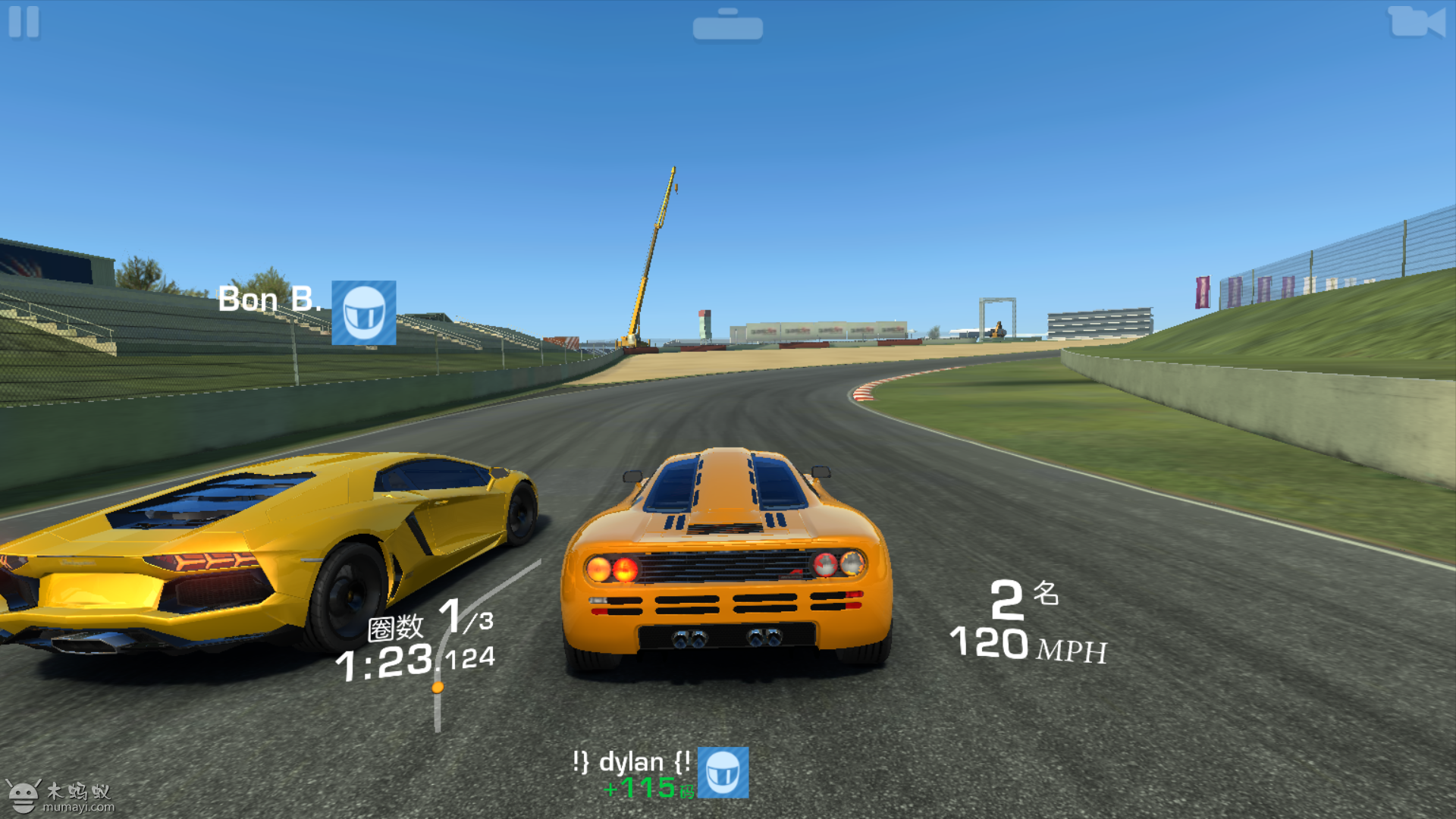The image size is (1456, 819).
Task: Tap the rear-view mirror button
Action: [x=727, y=27]
